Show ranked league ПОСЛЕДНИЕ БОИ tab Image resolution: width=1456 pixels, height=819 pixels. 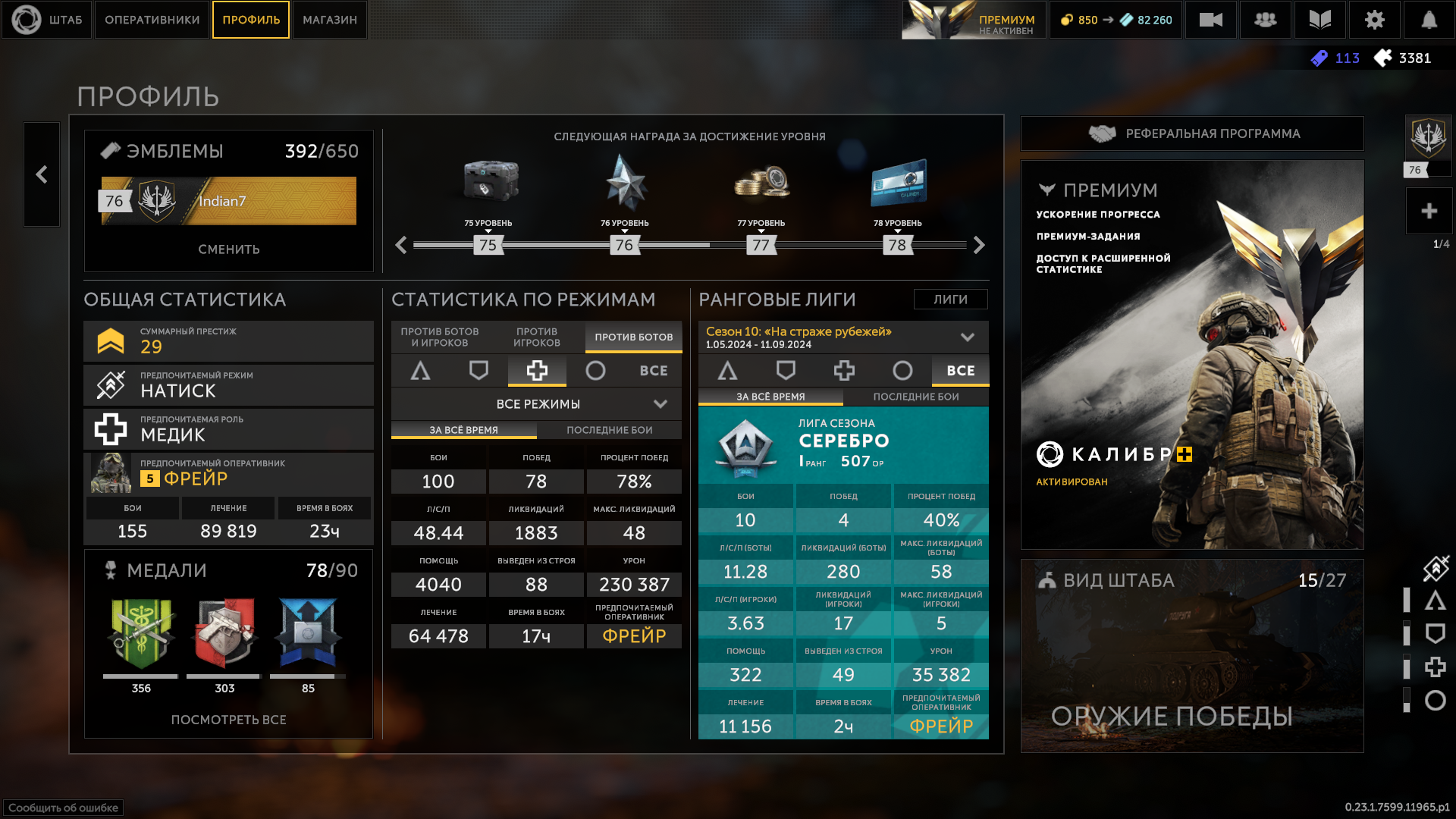point(916,397)
